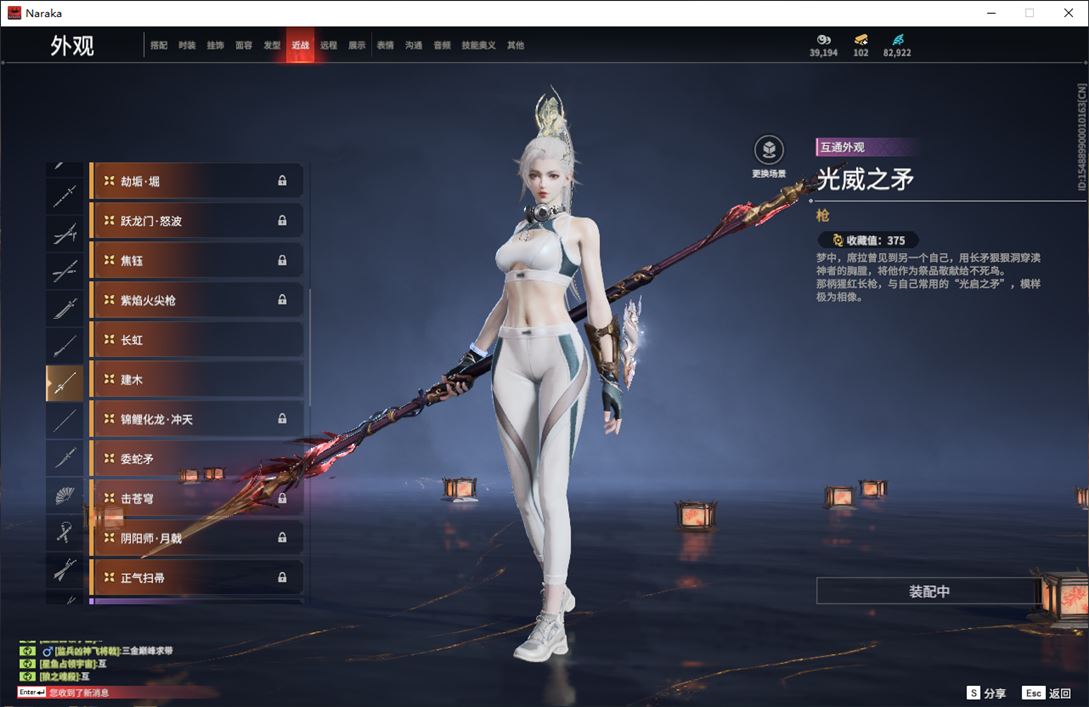Pick the 委蛇矛 skin entry
The height and width of the screenshot is (707, 1089).
pos(196,459)
